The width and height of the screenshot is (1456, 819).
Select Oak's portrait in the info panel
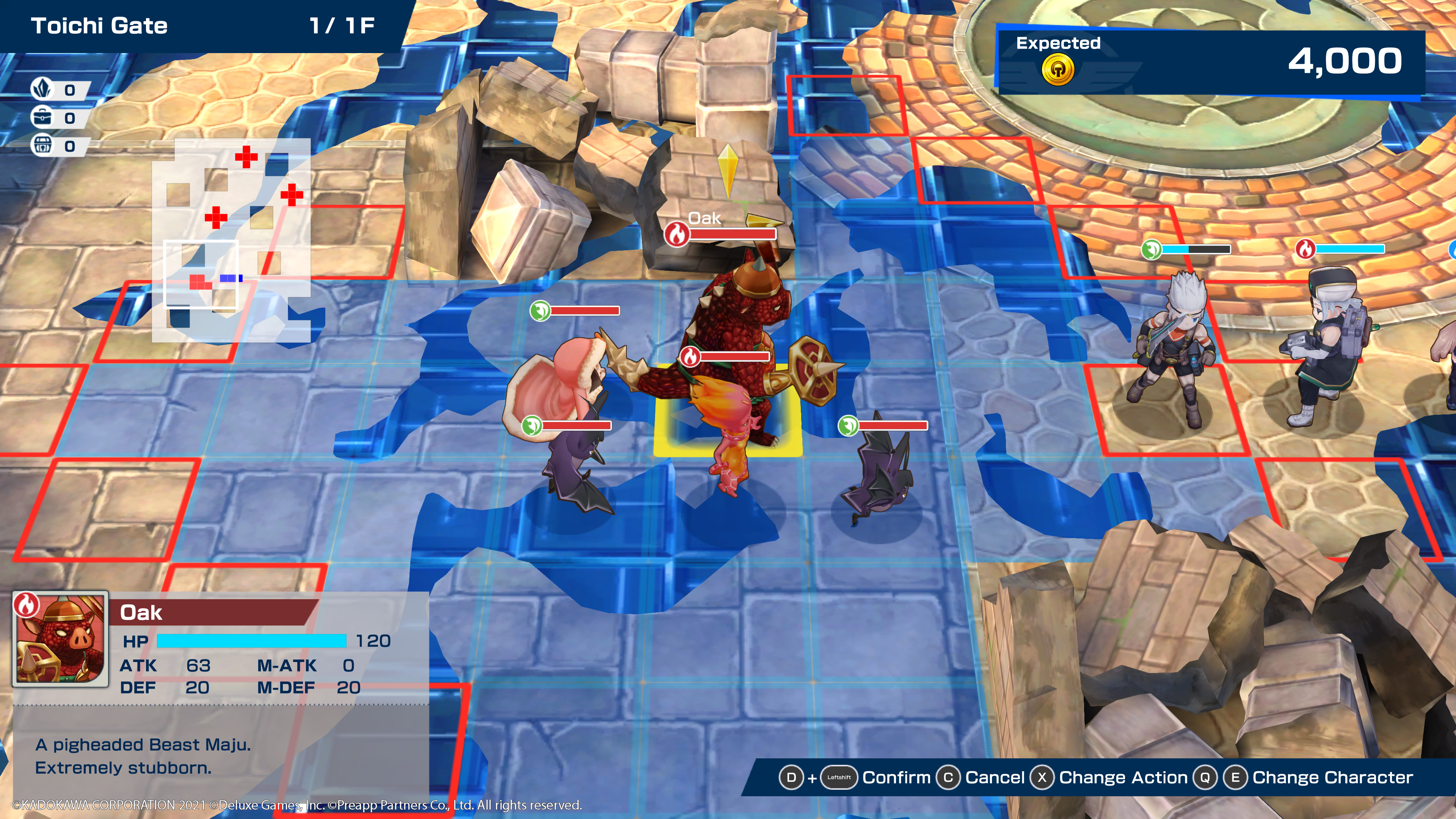[x=61, y=639]
